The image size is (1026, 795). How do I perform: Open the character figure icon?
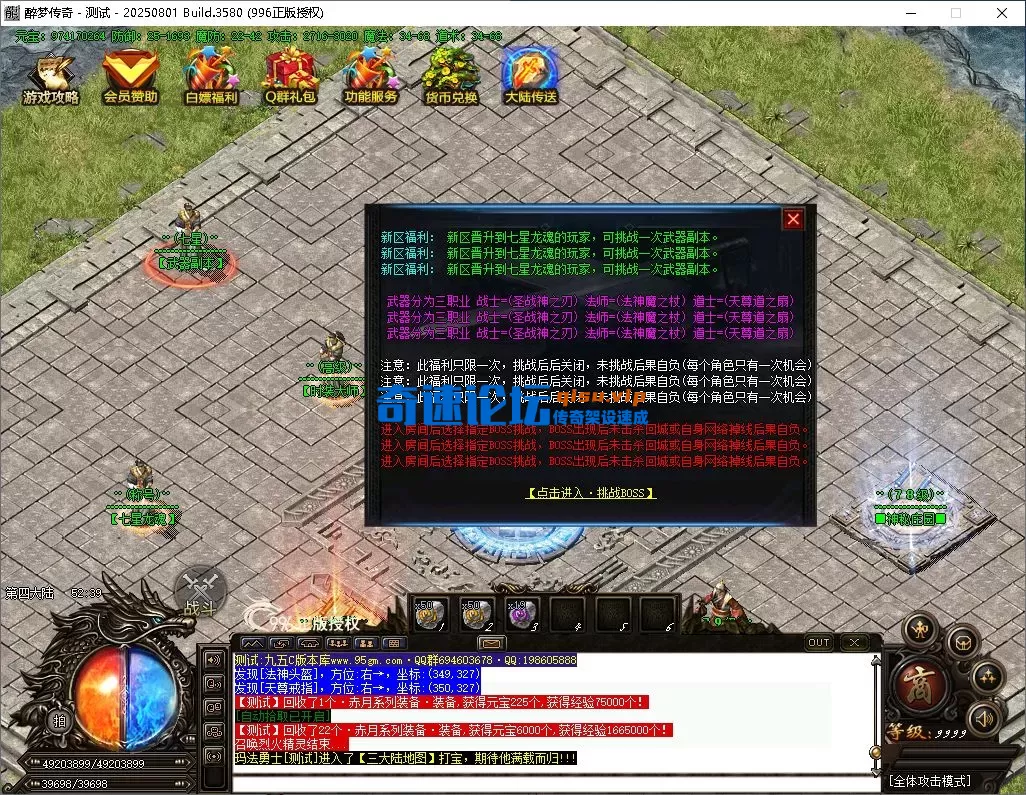point(919,629)
